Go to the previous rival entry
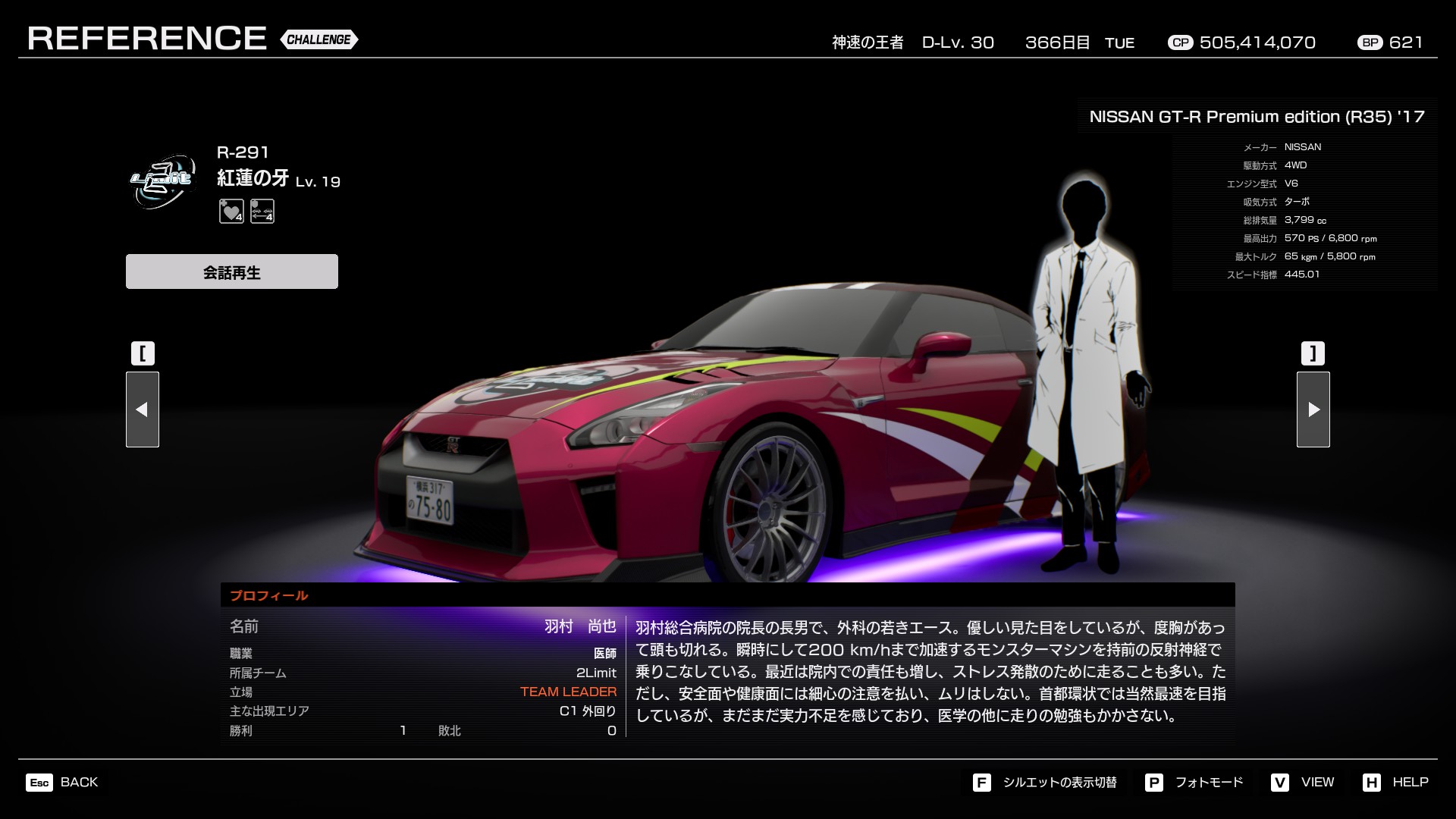 click(143, 409)
